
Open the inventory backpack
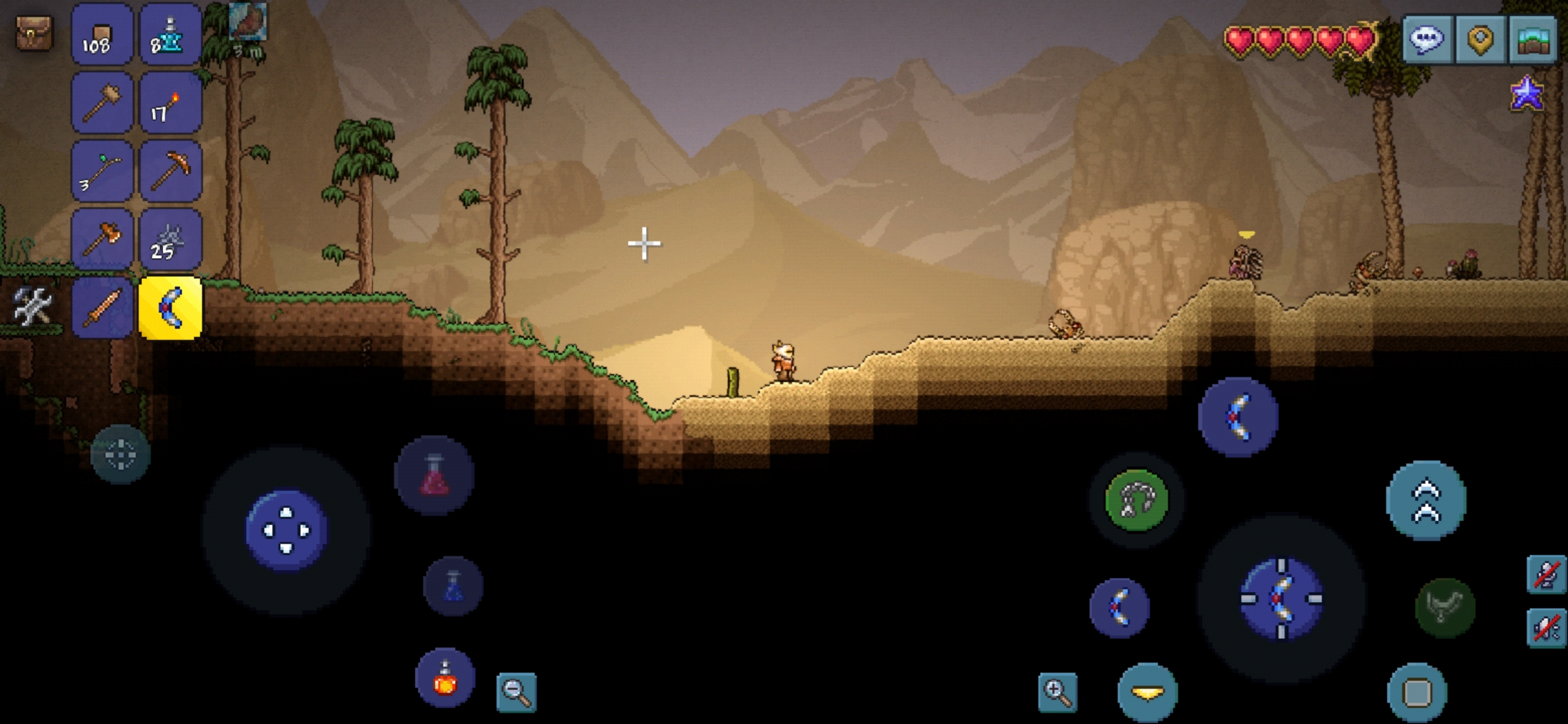[x=34, y=32]
